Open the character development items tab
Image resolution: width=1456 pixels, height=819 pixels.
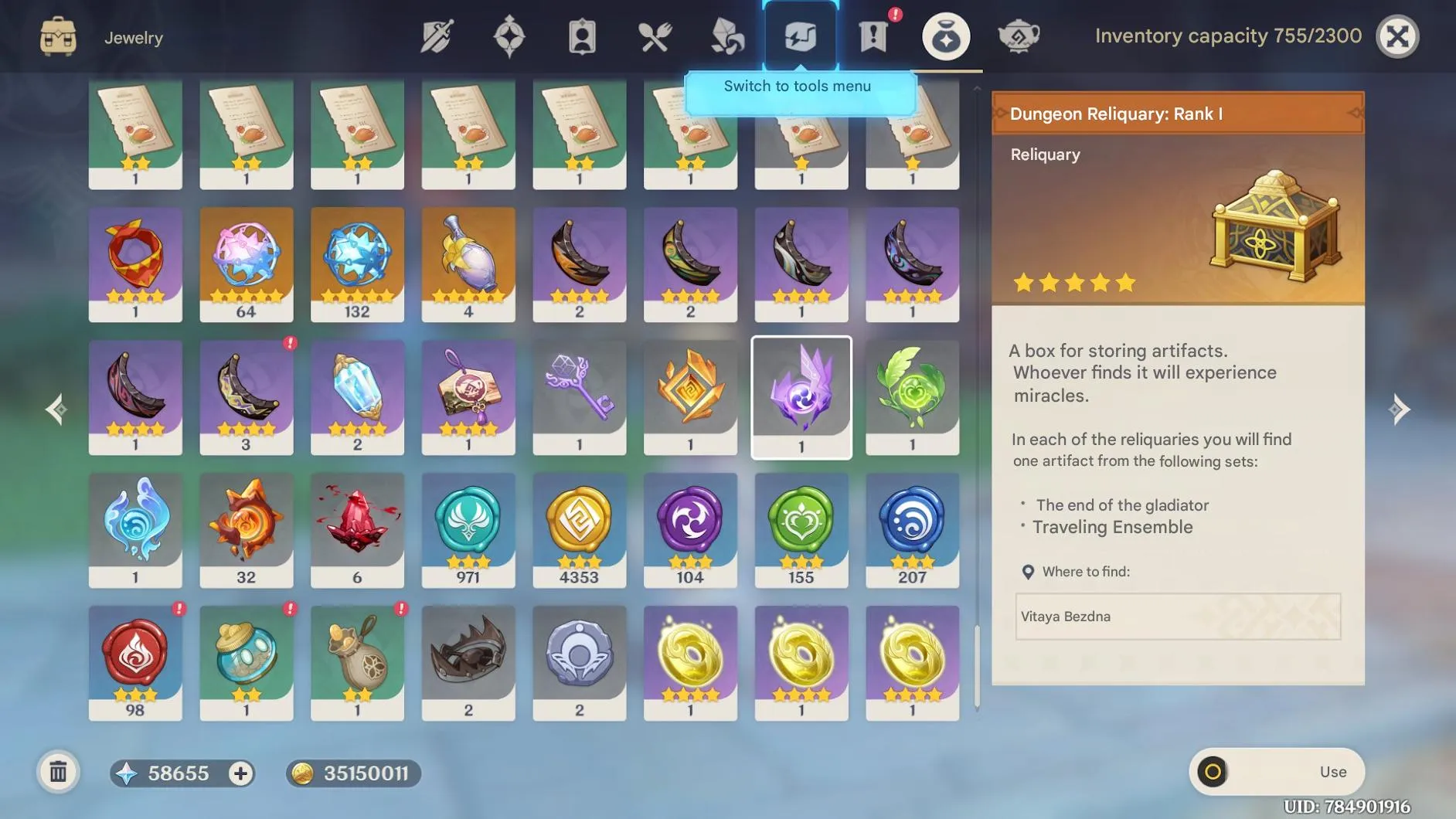point(582,36)
